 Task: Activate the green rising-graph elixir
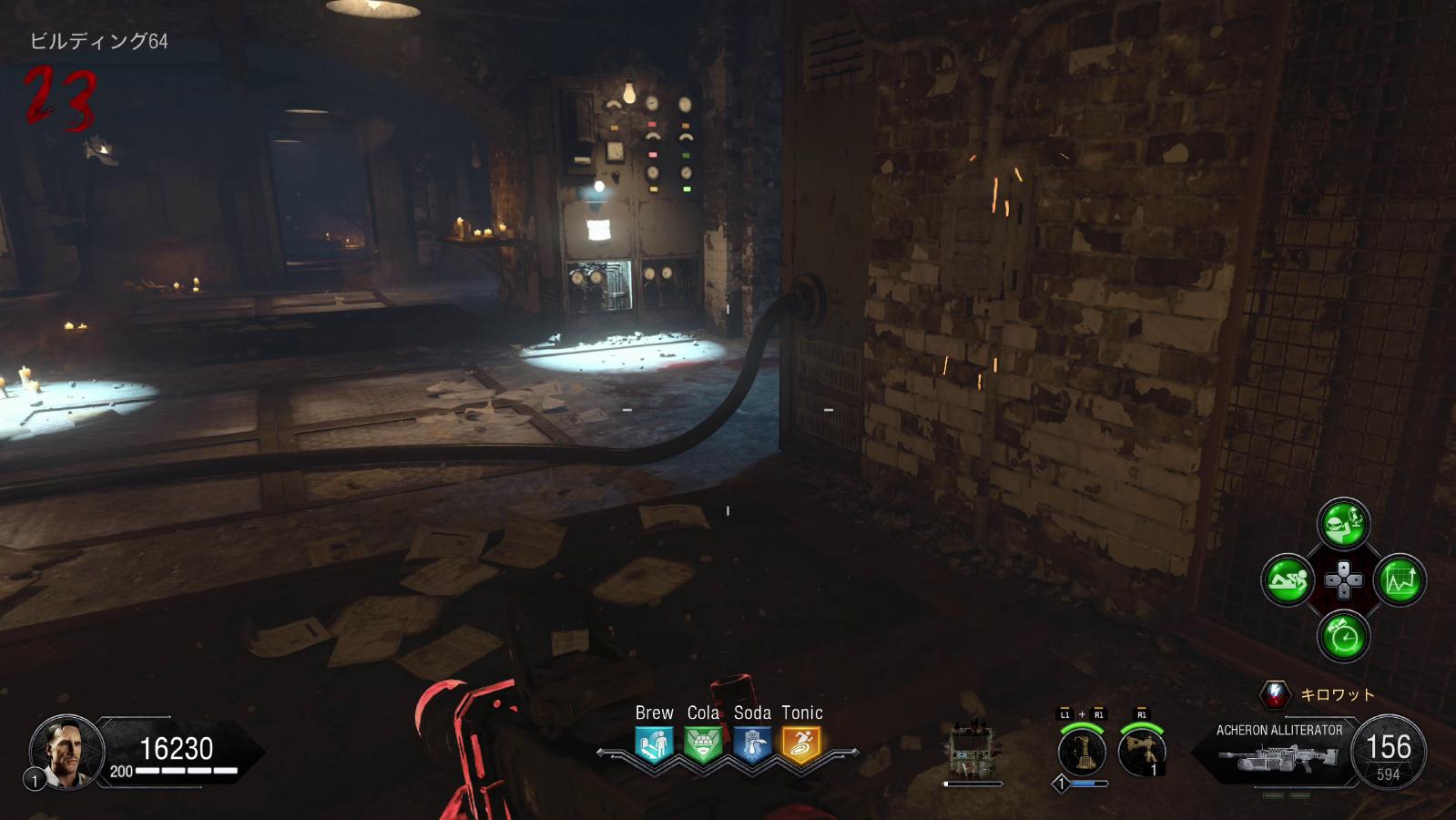(x=1400, y=579)
